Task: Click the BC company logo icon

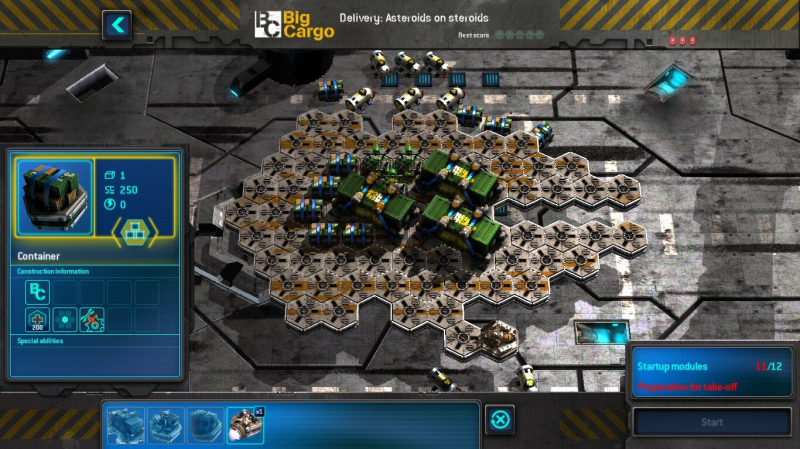Action: tap(37, 292)
